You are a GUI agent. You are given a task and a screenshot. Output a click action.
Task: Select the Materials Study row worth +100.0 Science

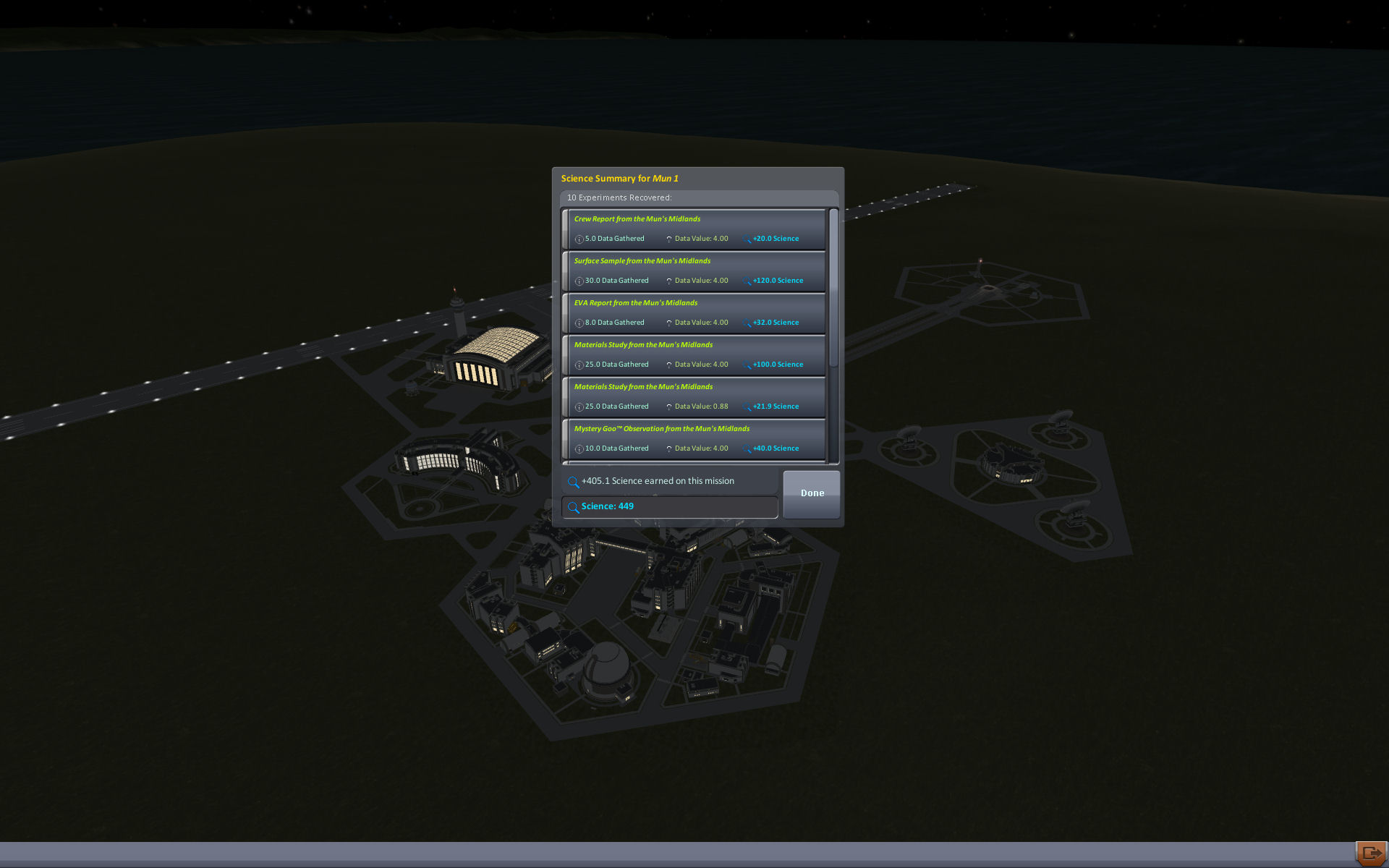point(695,354)
